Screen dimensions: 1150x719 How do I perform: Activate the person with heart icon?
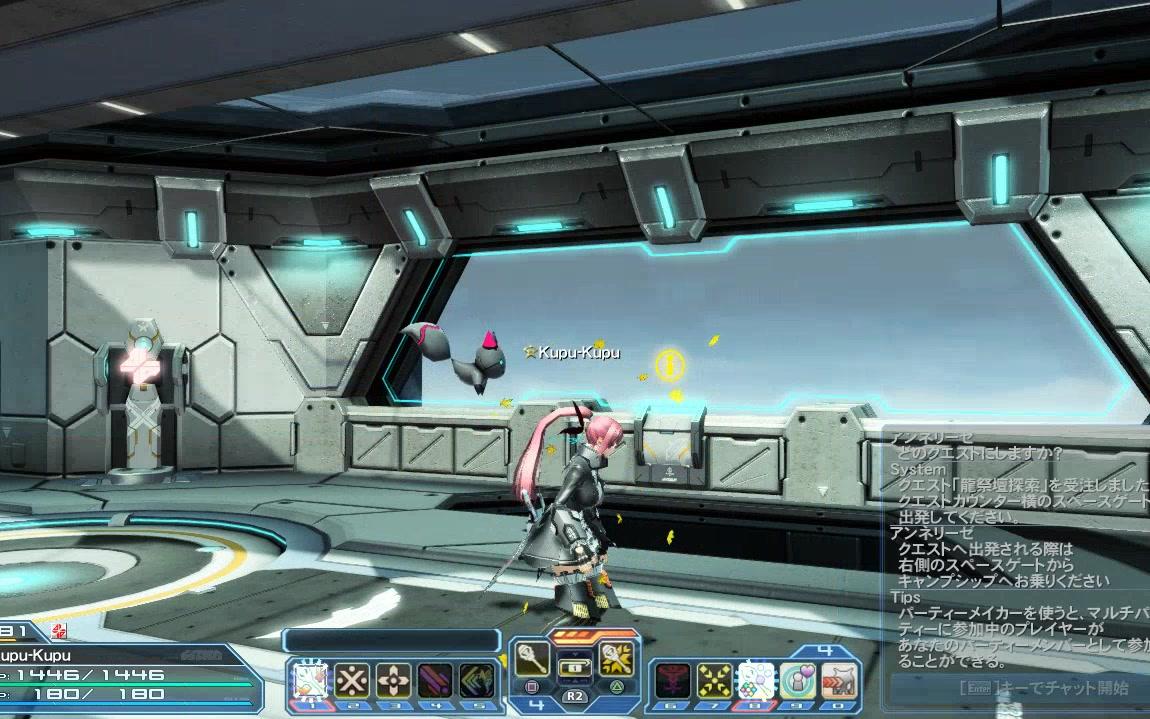point(797,680)
